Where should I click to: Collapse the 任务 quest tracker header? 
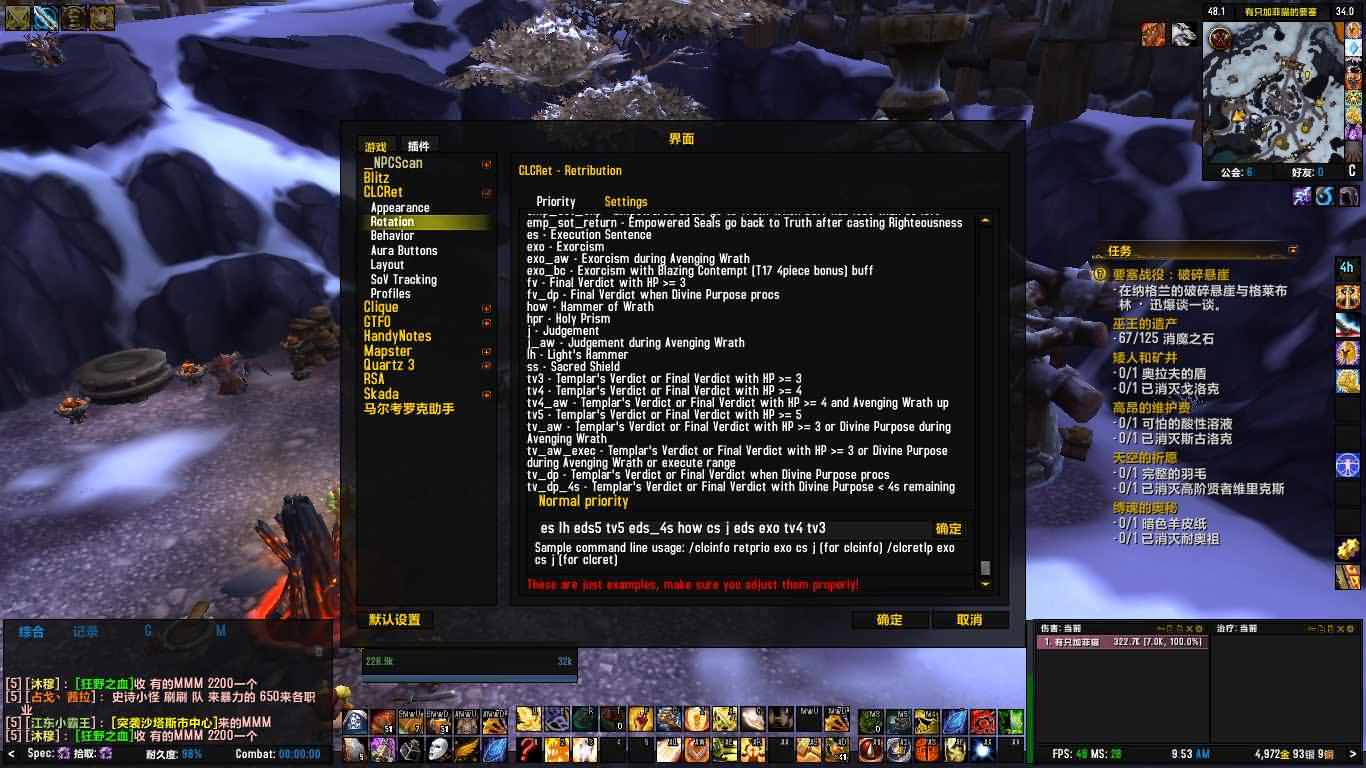tap(1293, 250)
